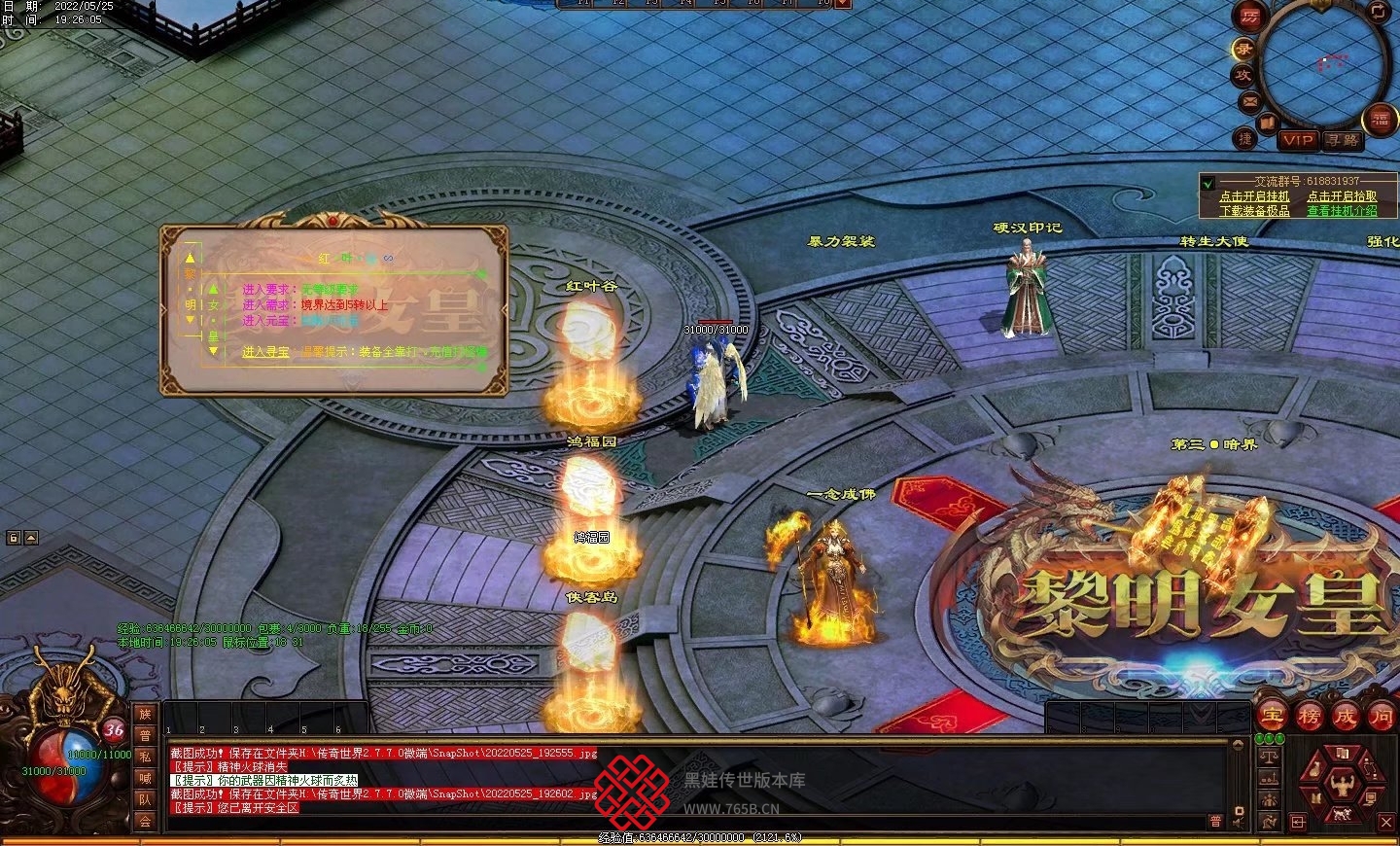1400x846 pixels.
Task: View the 查看挂机介绍 guide link
Action: [x=1342, y=211]
